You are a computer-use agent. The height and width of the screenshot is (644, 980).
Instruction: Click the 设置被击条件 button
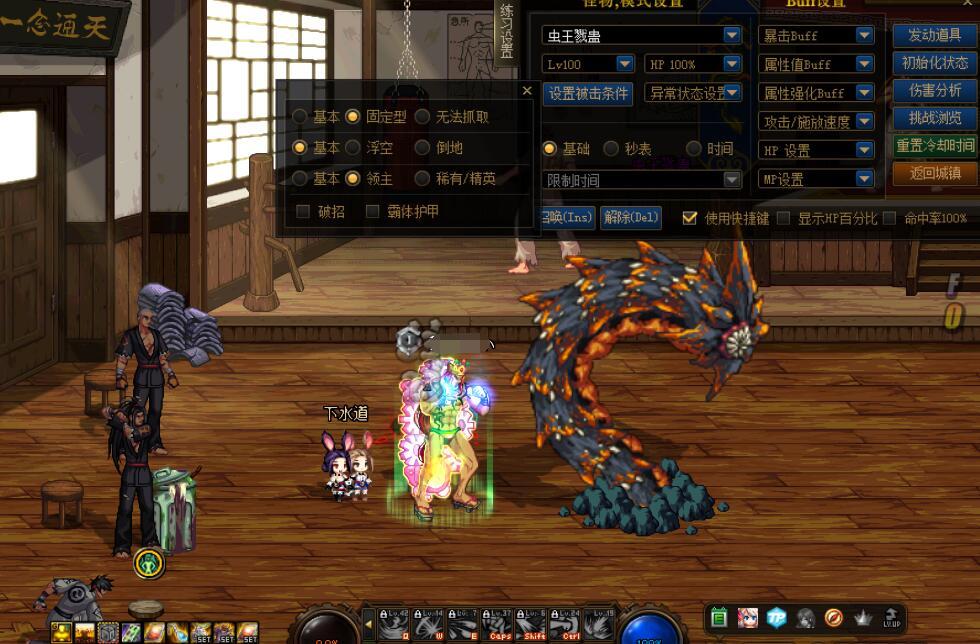coord(588,93)
